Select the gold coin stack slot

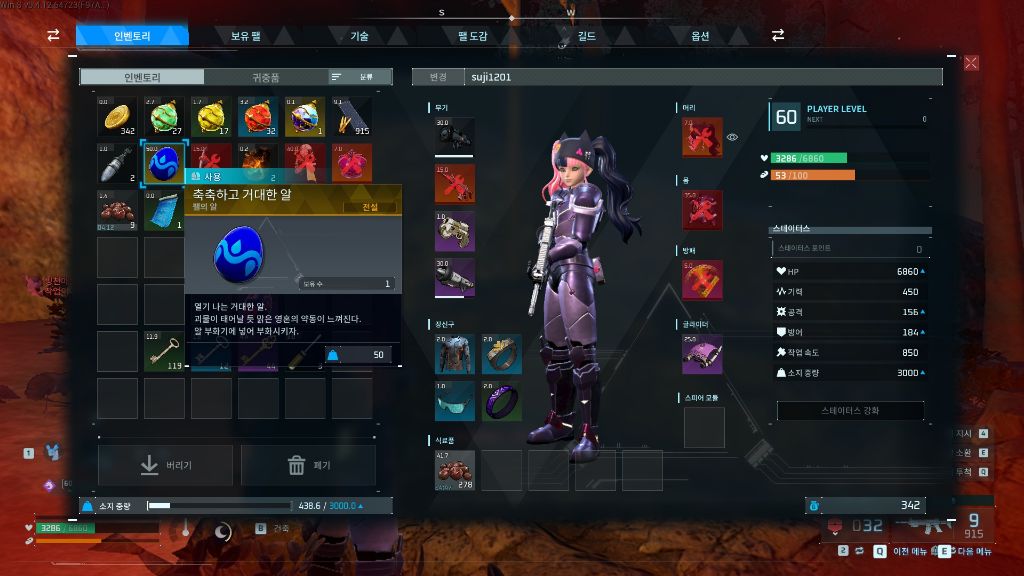pos(117,116)
